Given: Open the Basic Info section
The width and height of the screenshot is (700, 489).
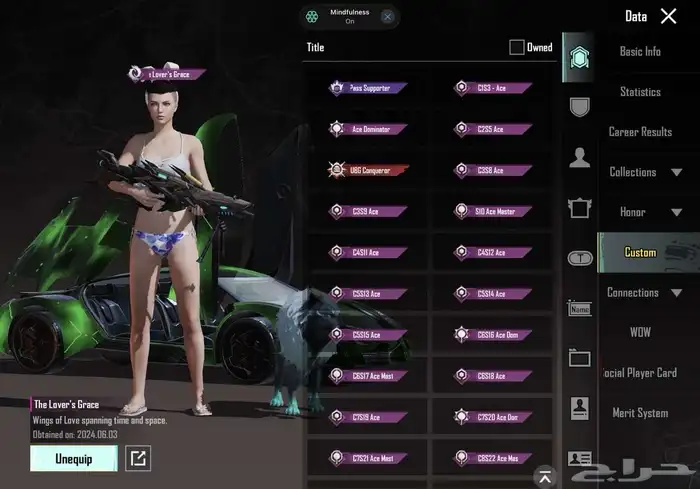Looking at the screenshot, I should [640, 51].
